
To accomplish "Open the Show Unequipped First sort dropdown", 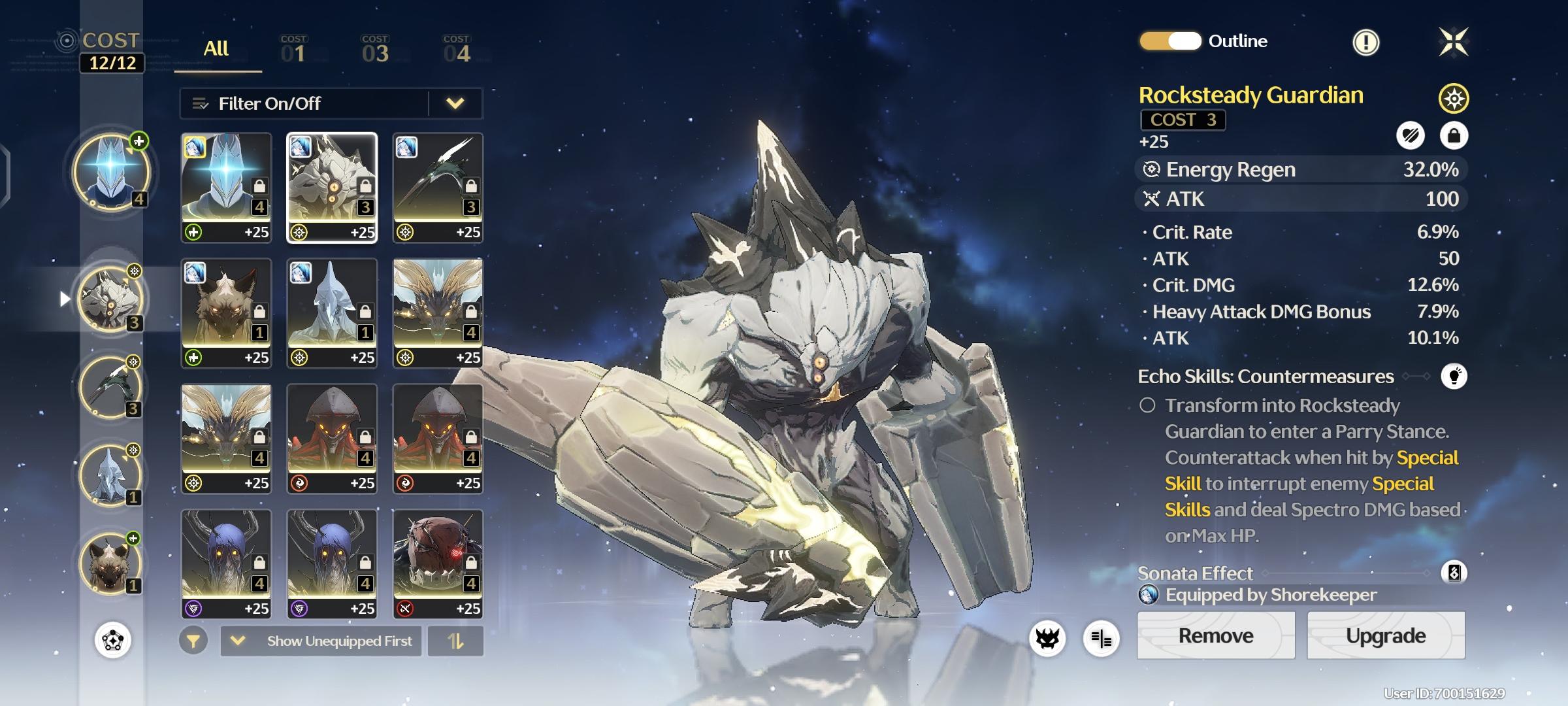I will click(321, 641).
